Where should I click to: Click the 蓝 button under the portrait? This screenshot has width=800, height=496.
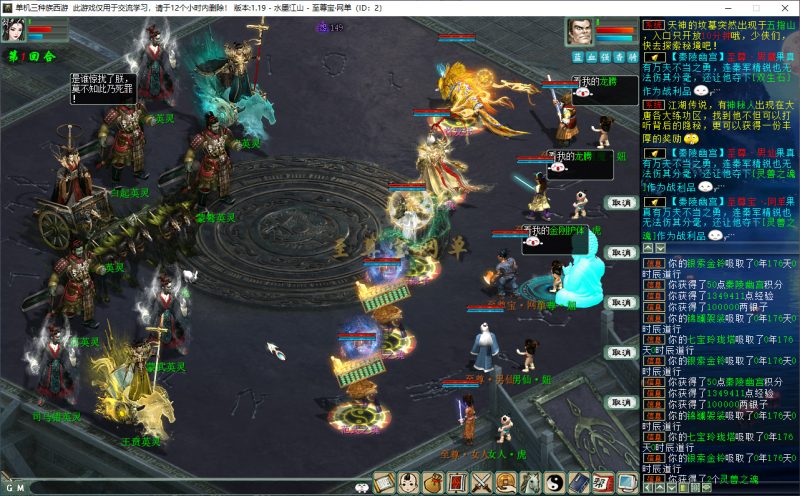(577, 57)
